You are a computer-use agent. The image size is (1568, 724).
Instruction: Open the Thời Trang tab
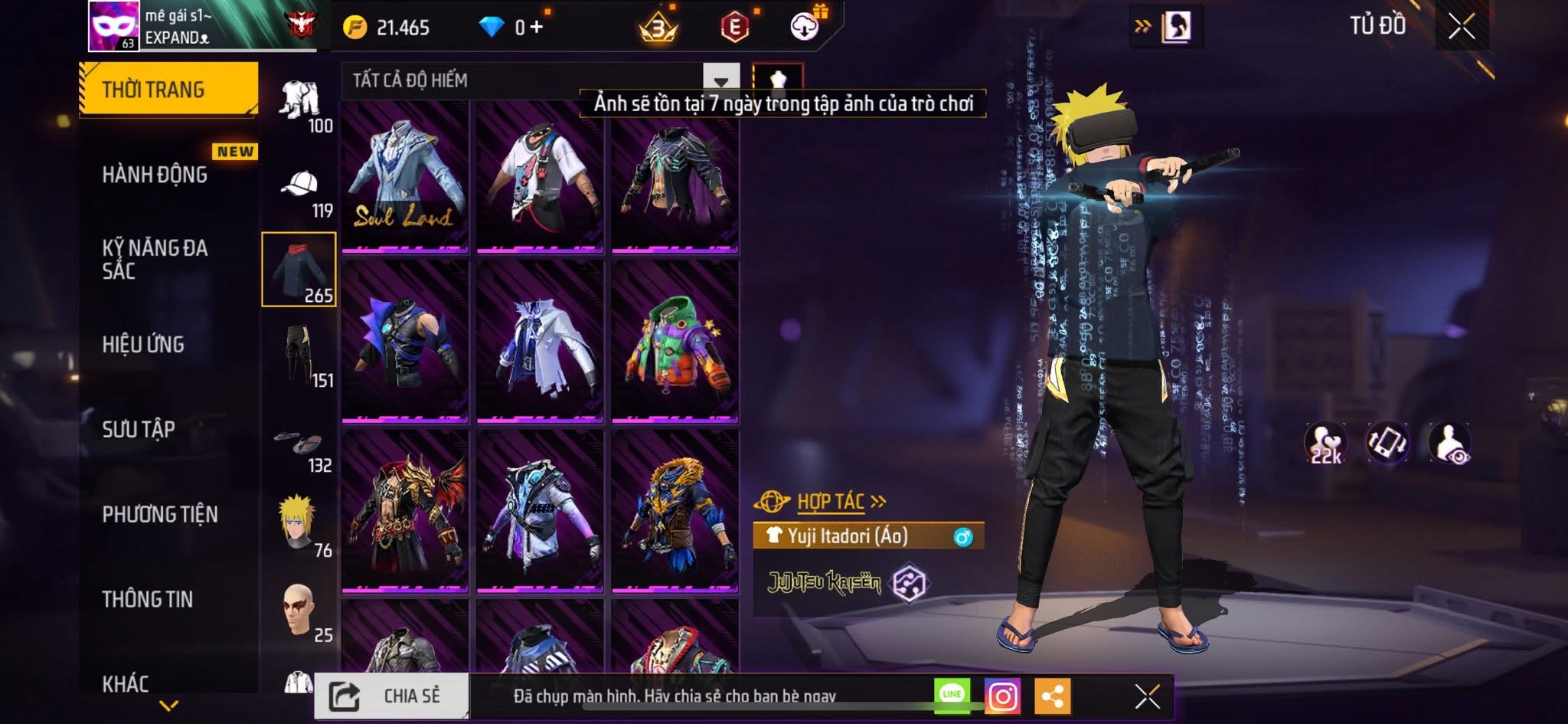[x=168, y=90]
